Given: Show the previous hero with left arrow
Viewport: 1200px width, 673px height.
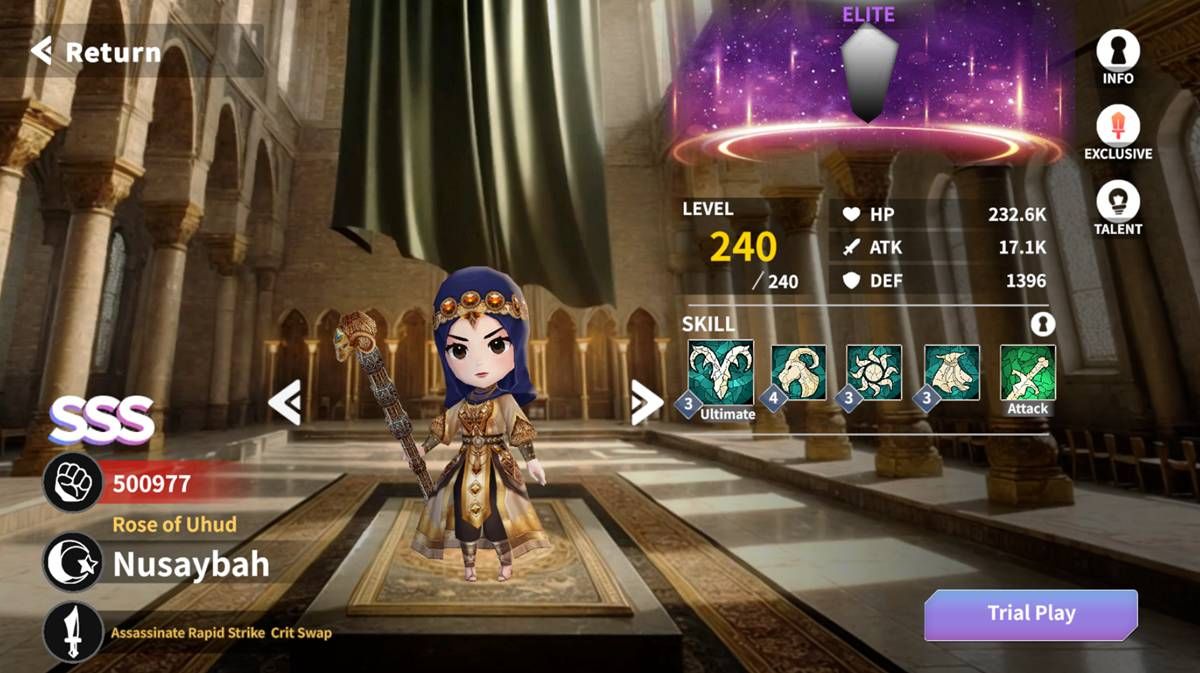Looking at the screenshot, I should tap(285, 403).
